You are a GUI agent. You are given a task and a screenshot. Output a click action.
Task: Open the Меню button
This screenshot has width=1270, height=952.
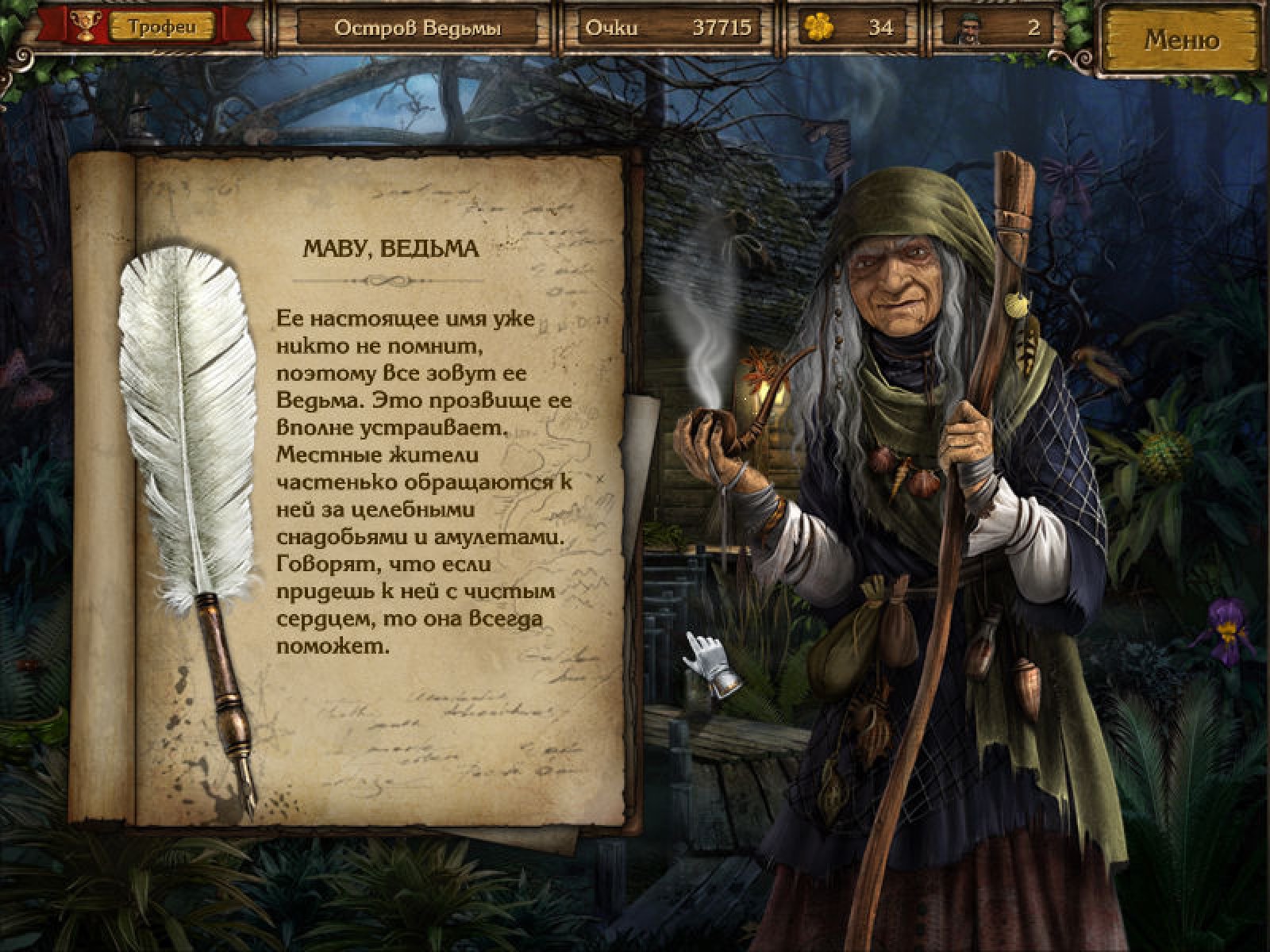pyautogui.click(x=1181, y=40)
